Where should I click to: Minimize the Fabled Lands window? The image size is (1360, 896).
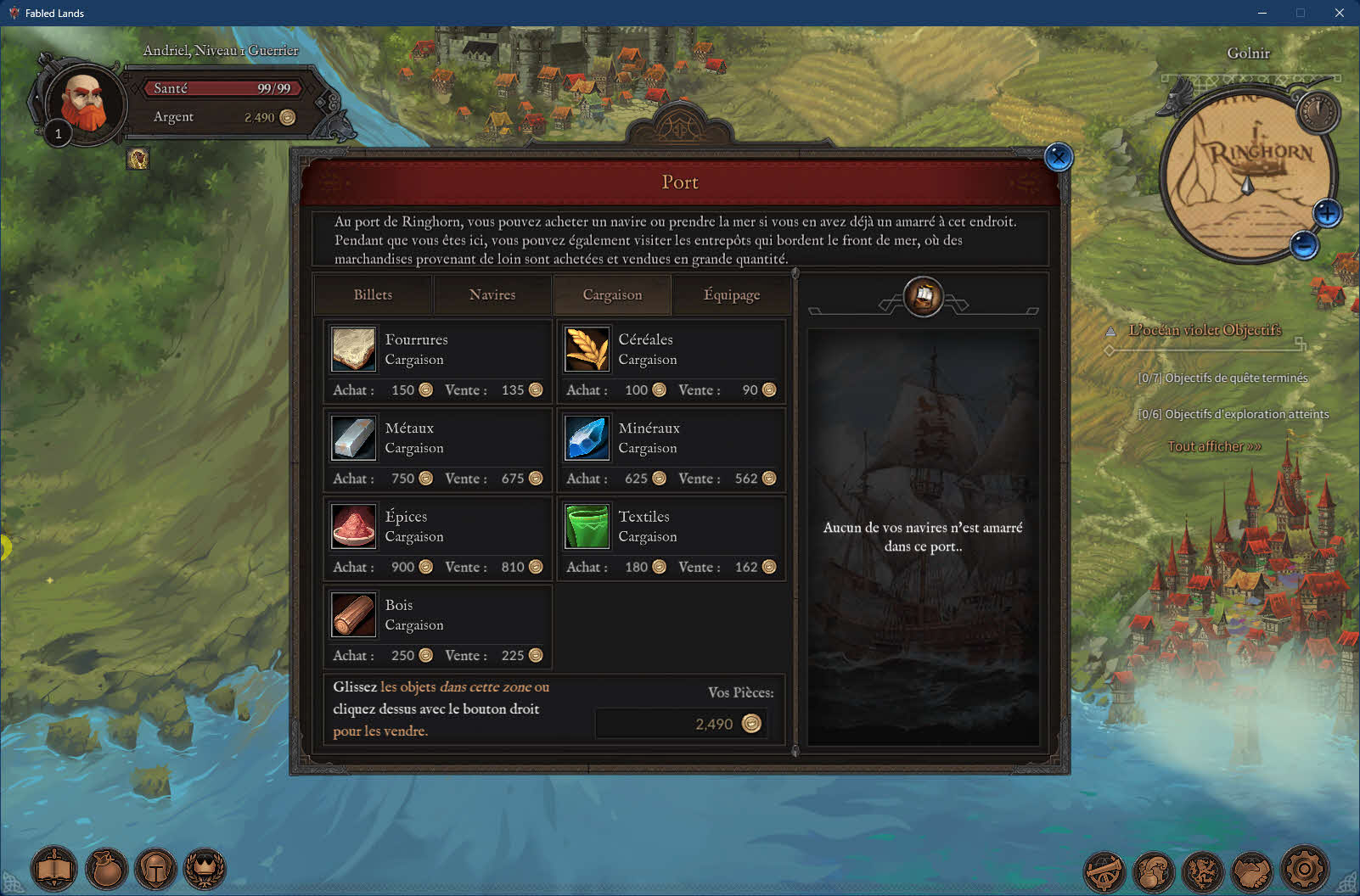pyautogui.click(x=1262, y=13)
